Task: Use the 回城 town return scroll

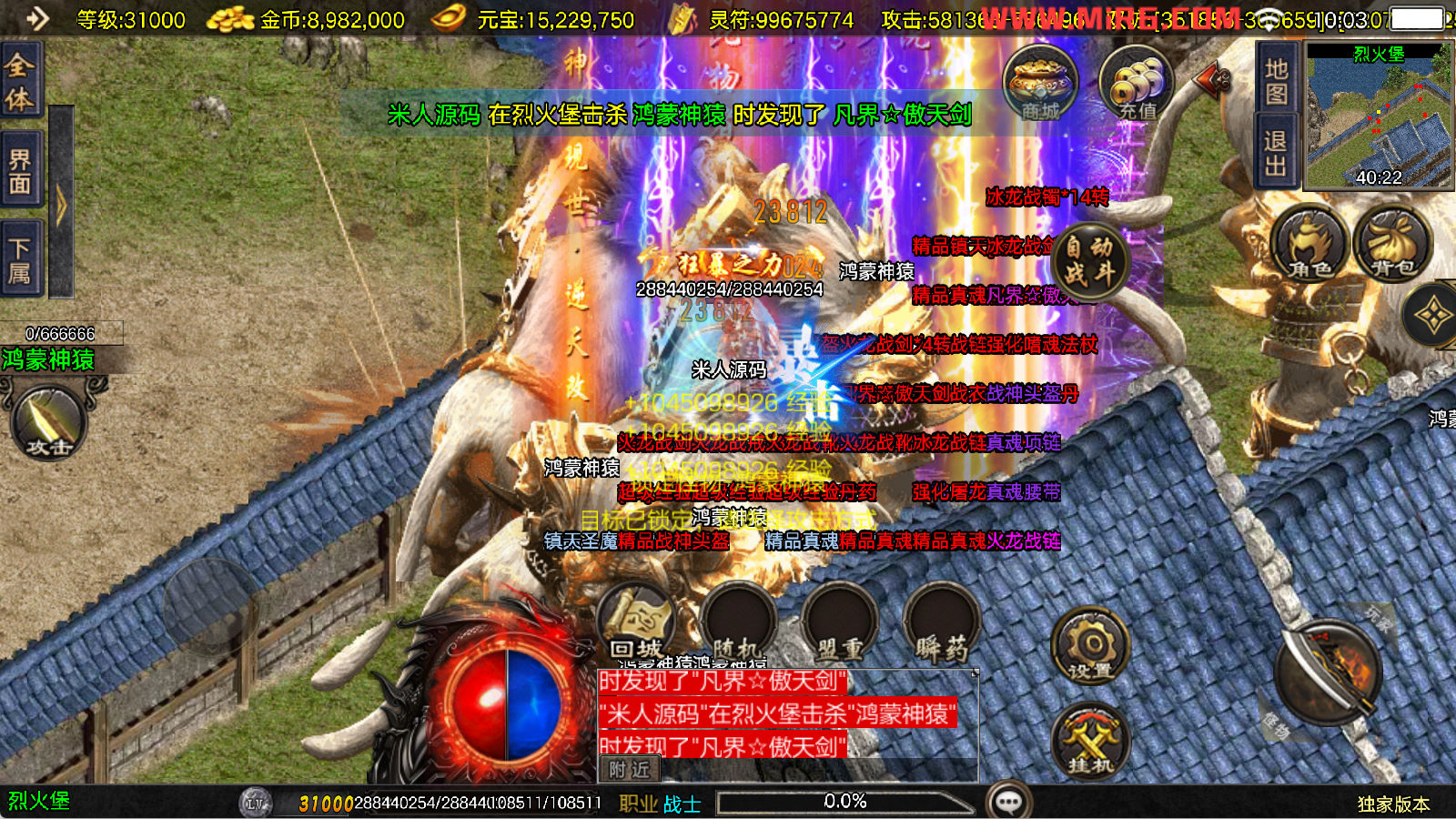Action: tap(637, 624)
